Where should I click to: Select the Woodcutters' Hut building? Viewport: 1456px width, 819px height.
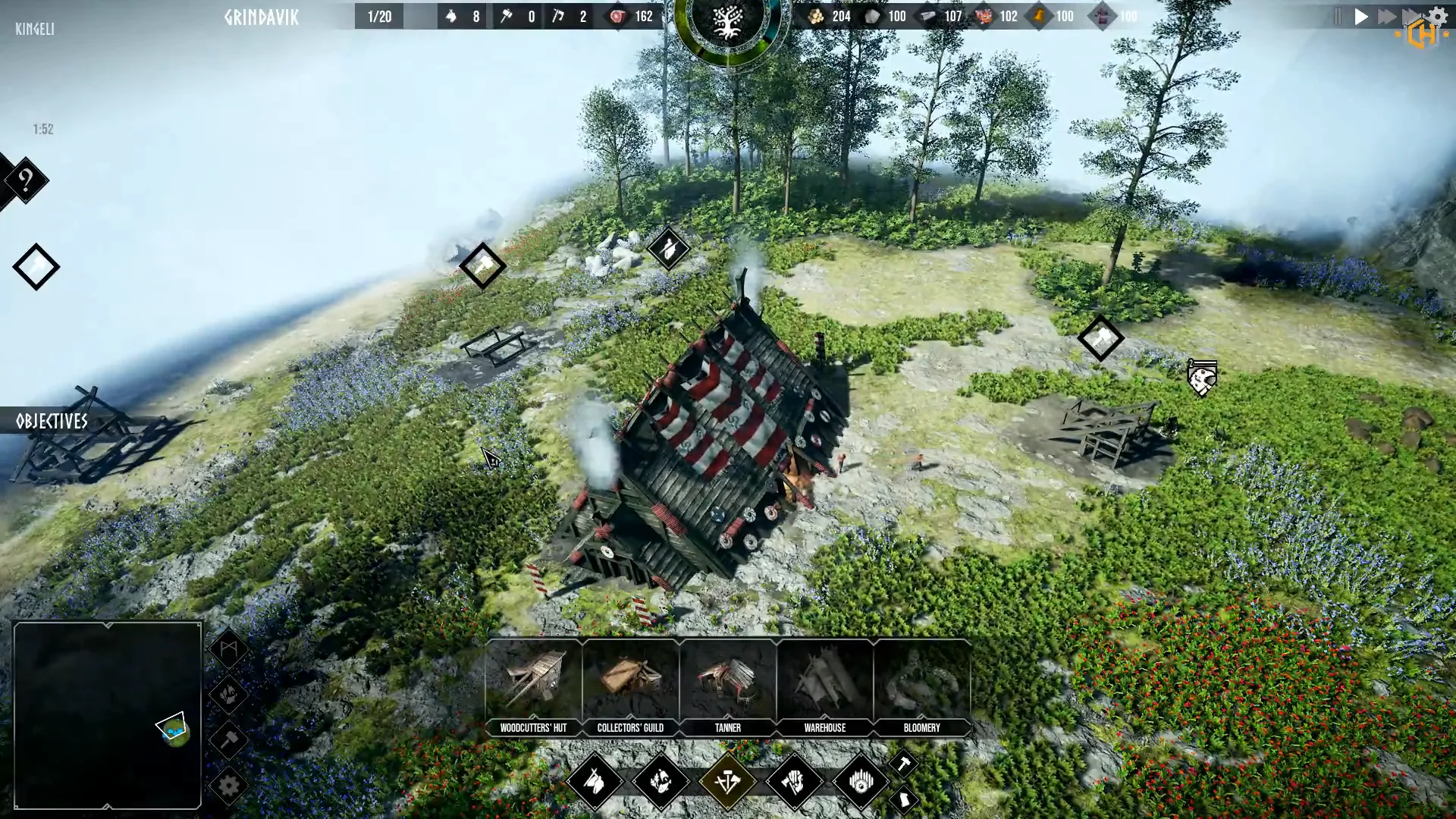533,687
